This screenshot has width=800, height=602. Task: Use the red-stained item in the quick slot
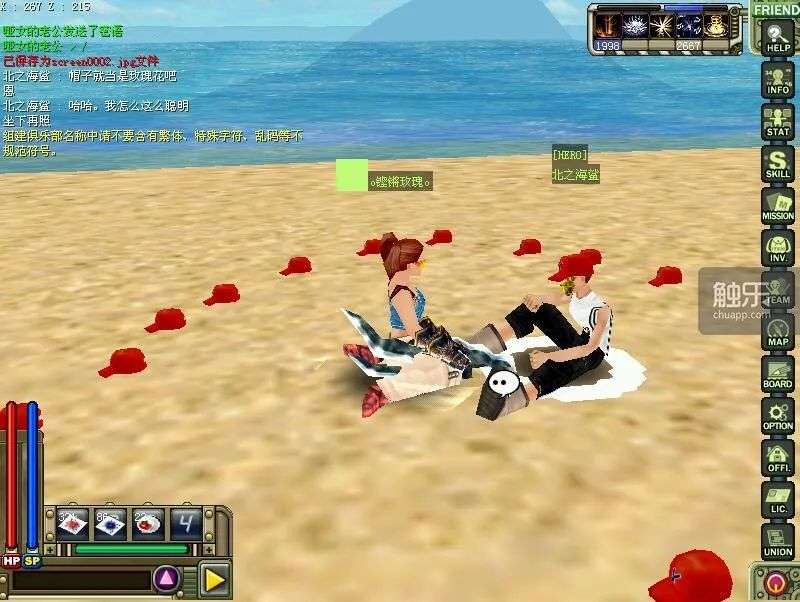pyautogui.click(x=73, y=523)
